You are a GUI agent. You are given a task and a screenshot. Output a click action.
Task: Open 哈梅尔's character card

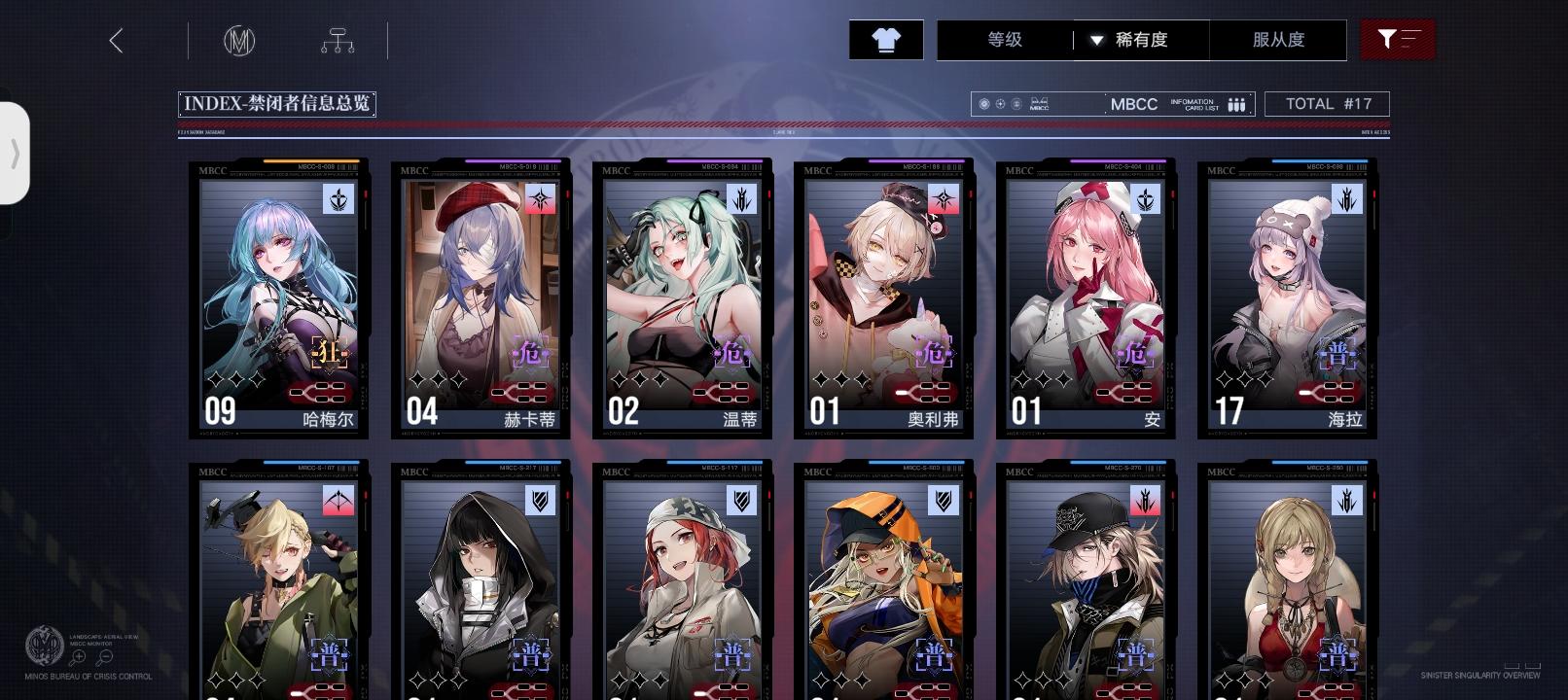(279, 298)
